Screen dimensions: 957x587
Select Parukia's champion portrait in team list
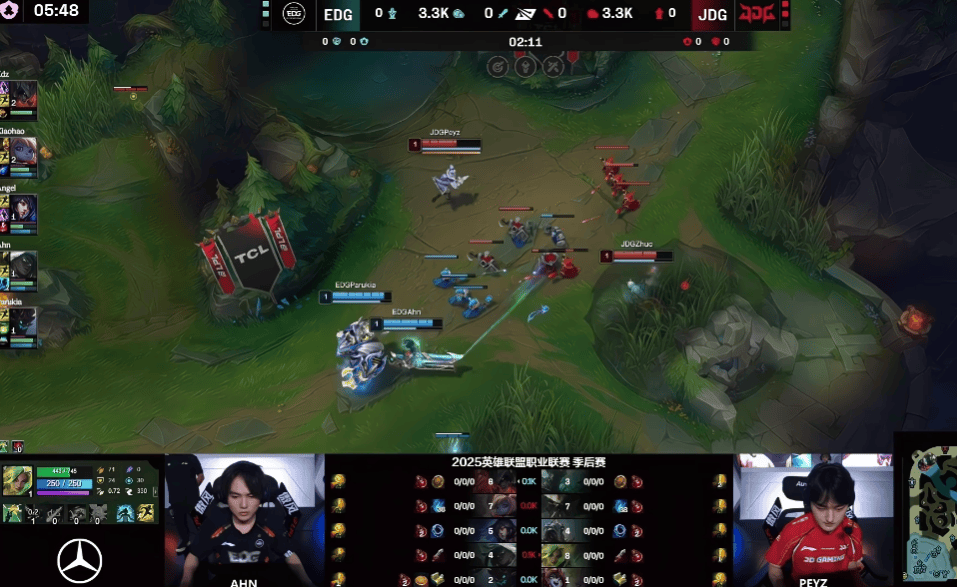[x=24, y=322]
